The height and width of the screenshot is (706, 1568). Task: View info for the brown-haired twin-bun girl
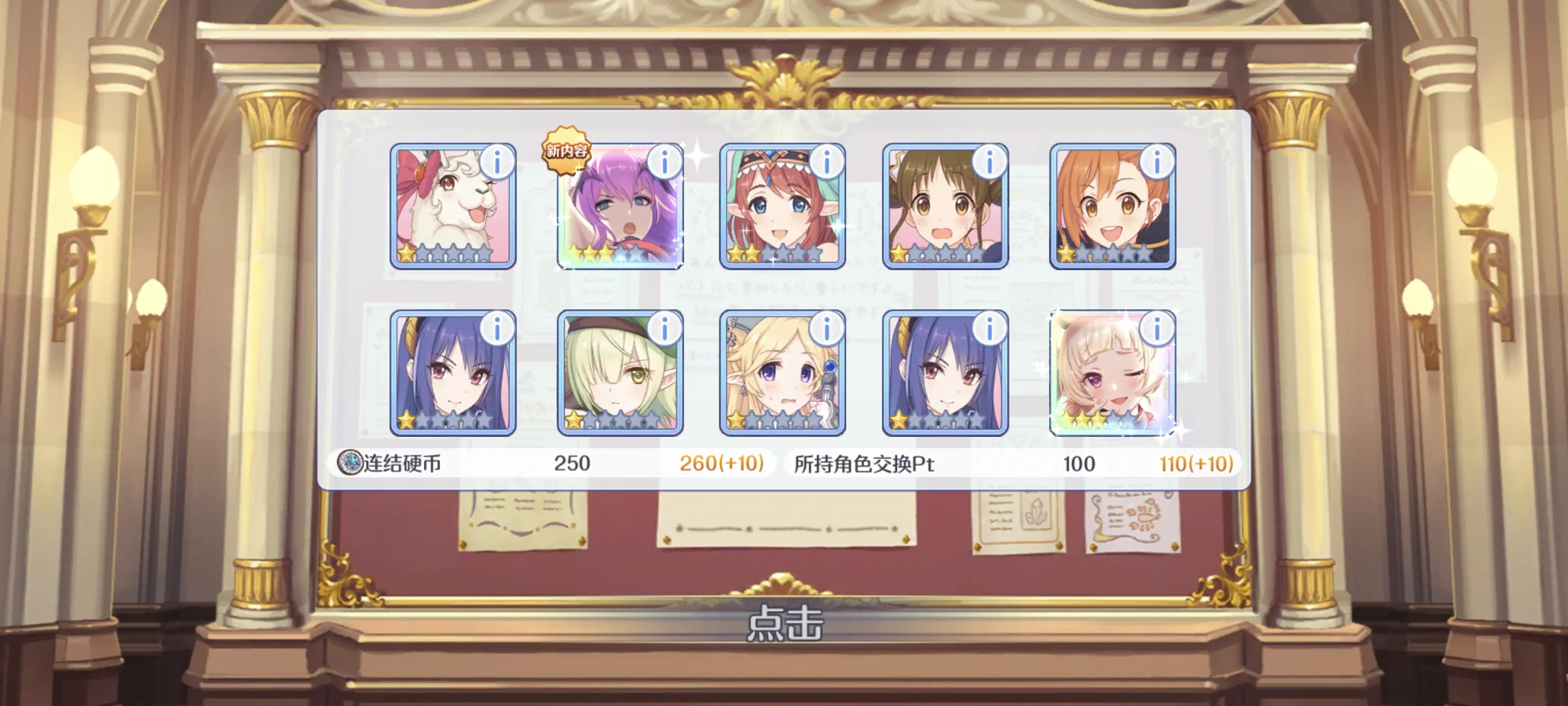[x=989, y=162]
